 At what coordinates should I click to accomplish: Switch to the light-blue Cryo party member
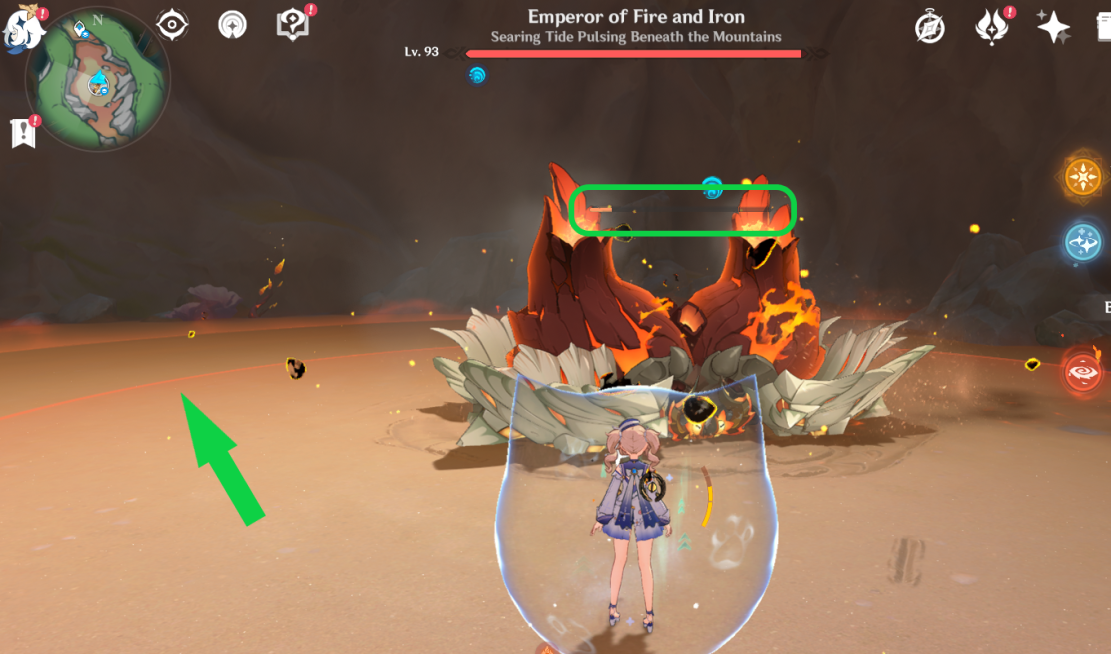tap(1083, 243)
